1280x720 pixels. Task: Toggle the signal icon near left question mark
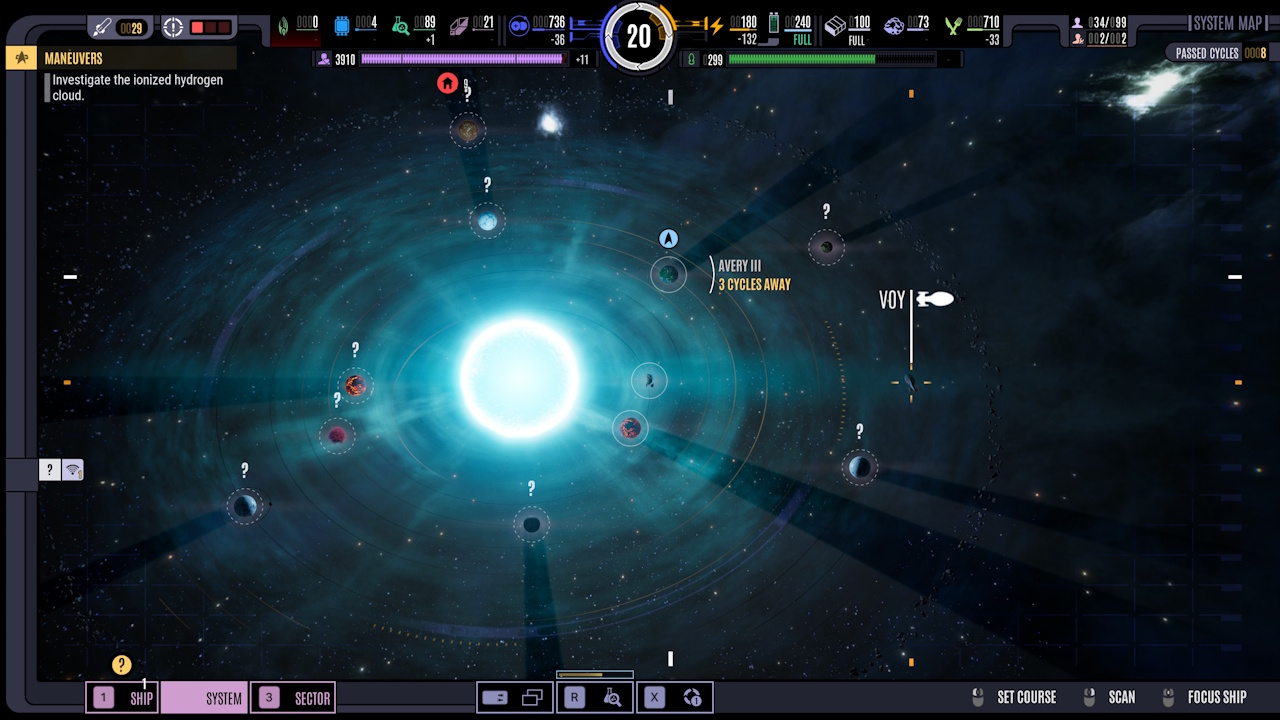click(x=73, y=469)
